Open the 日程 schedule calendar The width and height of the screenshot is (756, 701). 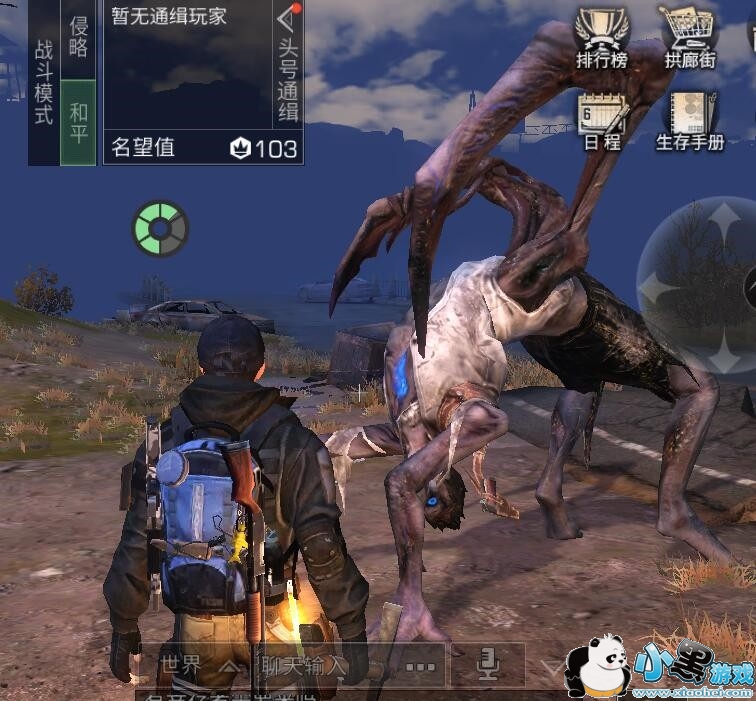tap(602, 119)
